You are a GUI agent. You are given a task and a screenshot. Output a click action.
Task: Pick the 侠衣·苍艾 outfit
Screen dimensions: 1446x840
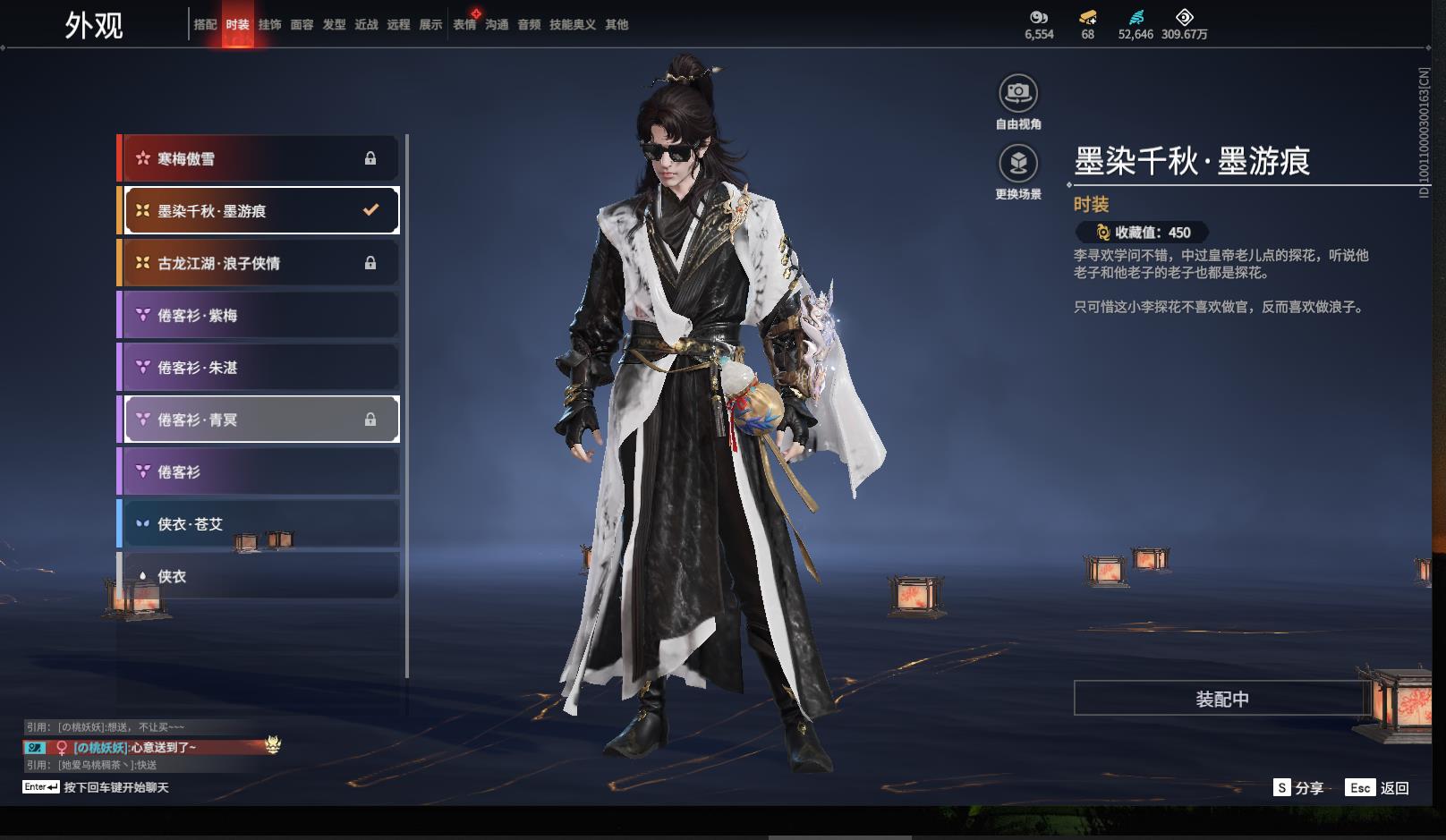[x=259, y=524]
